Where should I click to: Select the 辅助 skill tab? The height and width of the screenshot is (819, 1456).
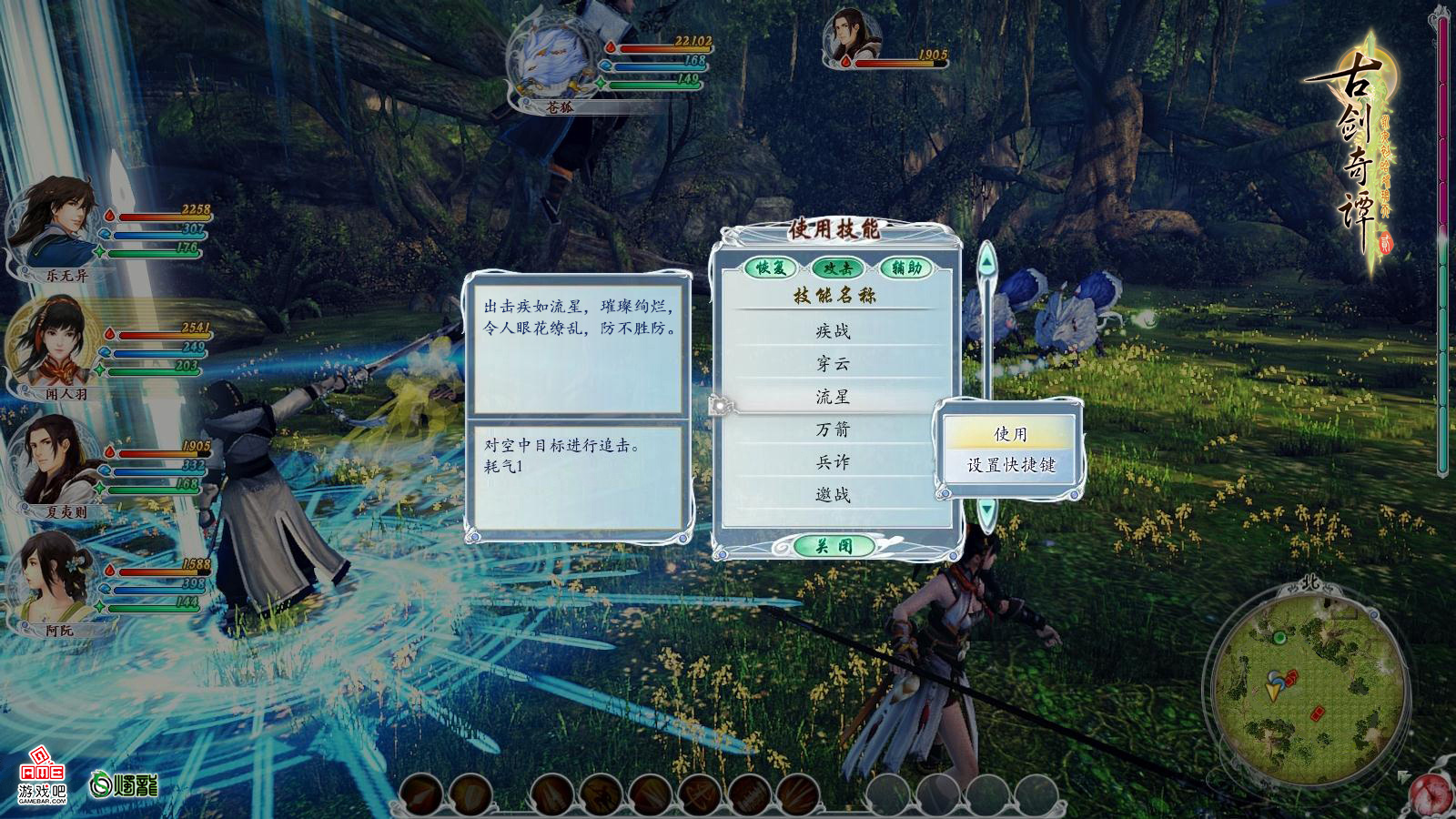click(x=906, y=268)
